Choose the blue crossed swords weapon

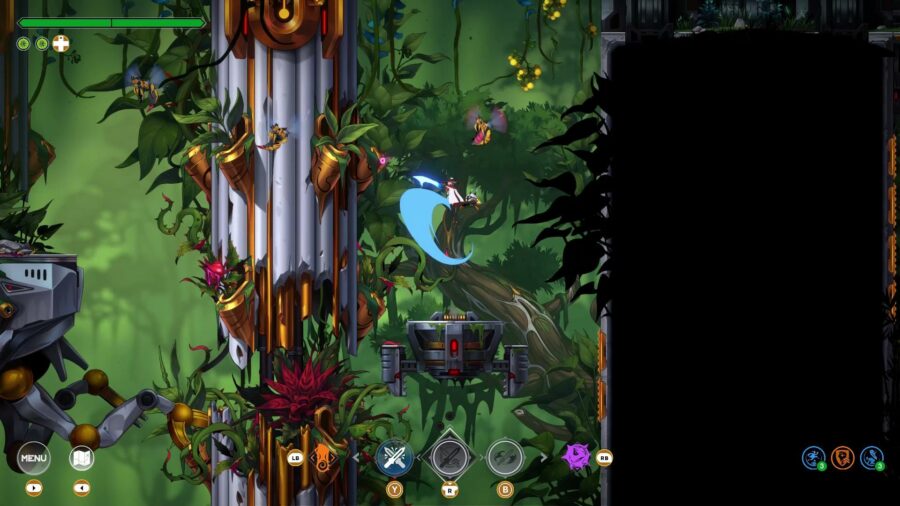[x=394, y=458]
